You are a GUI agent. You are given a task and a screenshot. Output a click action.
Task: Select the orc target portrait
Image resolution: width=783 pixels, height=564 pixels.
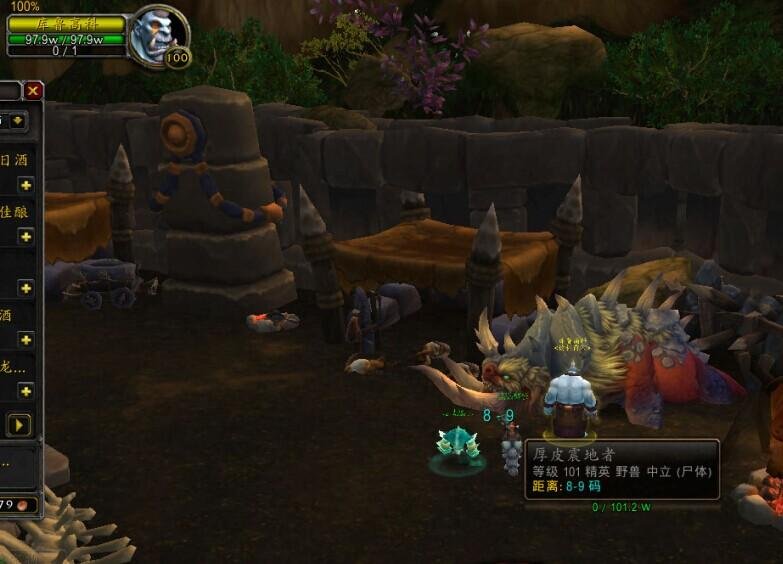[157, 34]
